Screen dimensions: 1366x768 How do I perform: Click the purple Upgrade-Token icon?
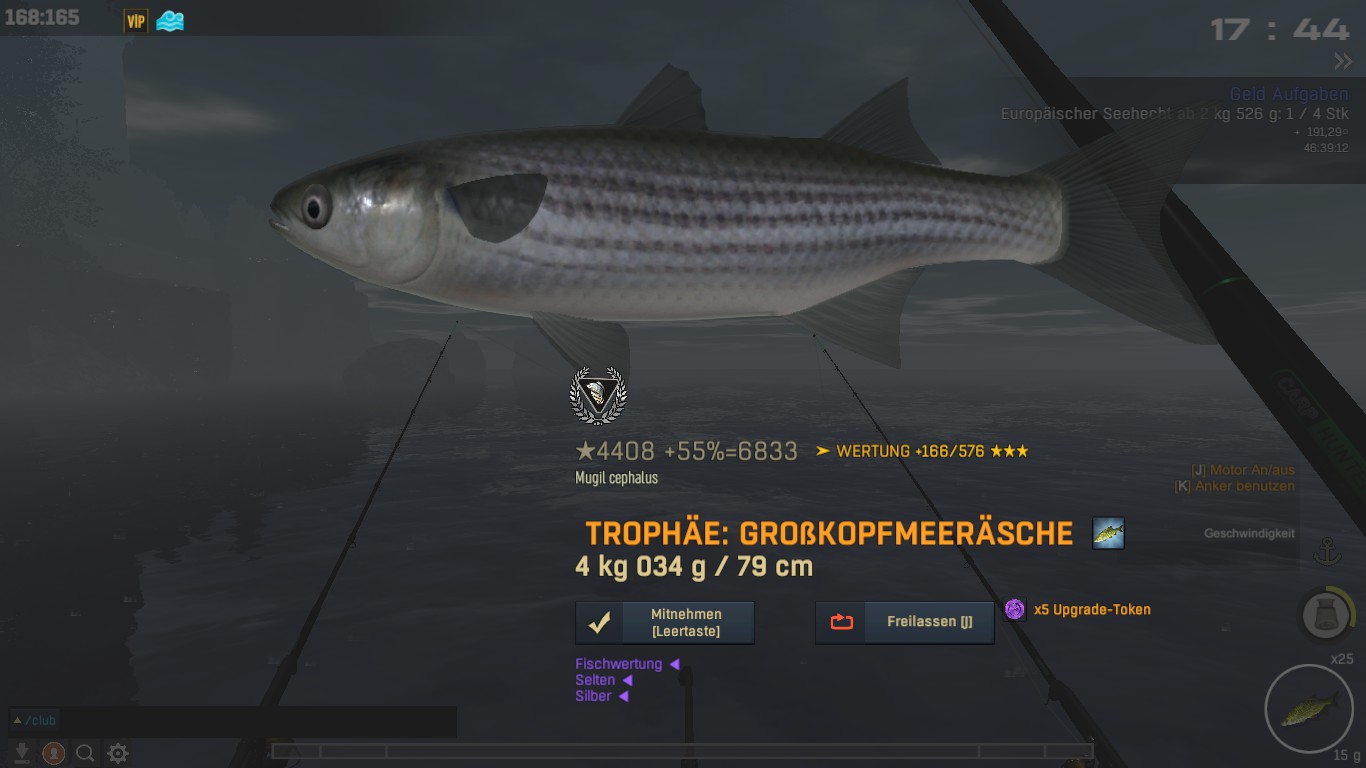[x=1015, y=609]
